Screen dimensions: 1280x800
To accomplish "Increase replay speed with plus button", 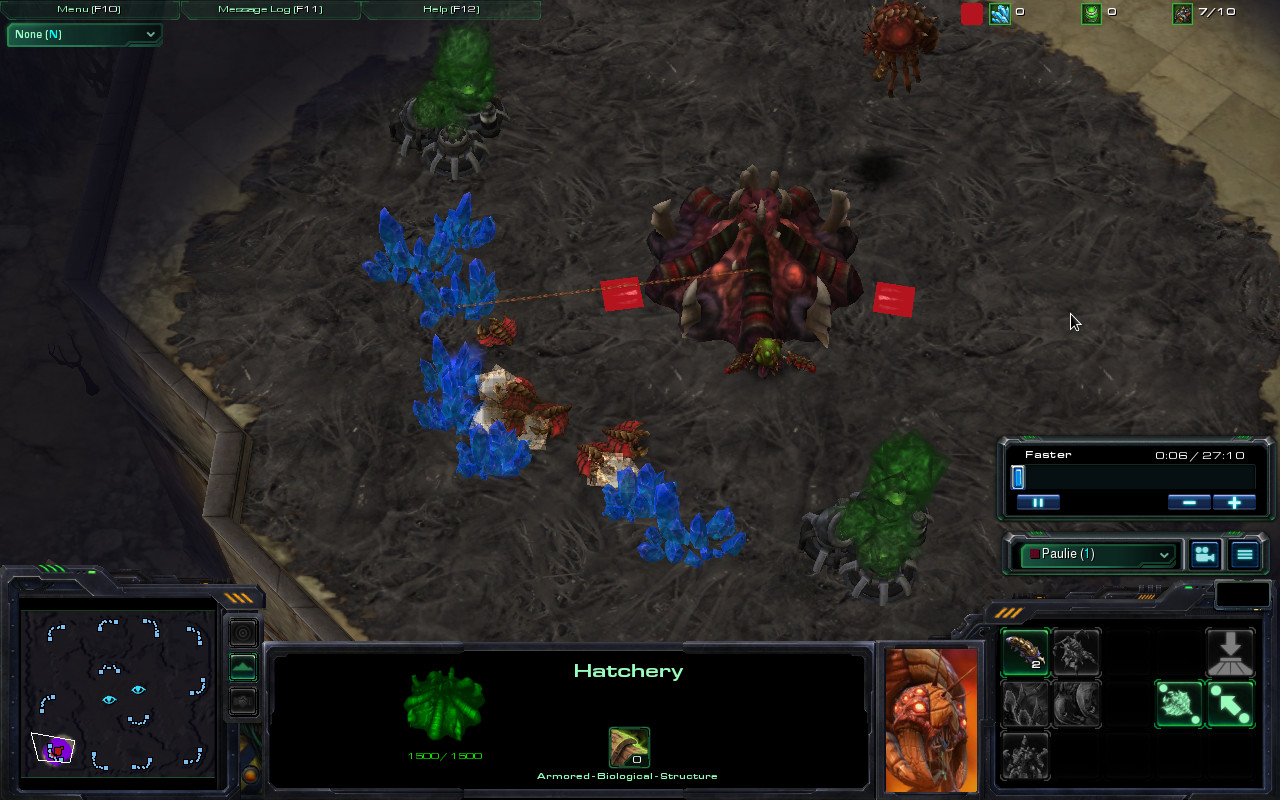I will tap(1234, 502).
